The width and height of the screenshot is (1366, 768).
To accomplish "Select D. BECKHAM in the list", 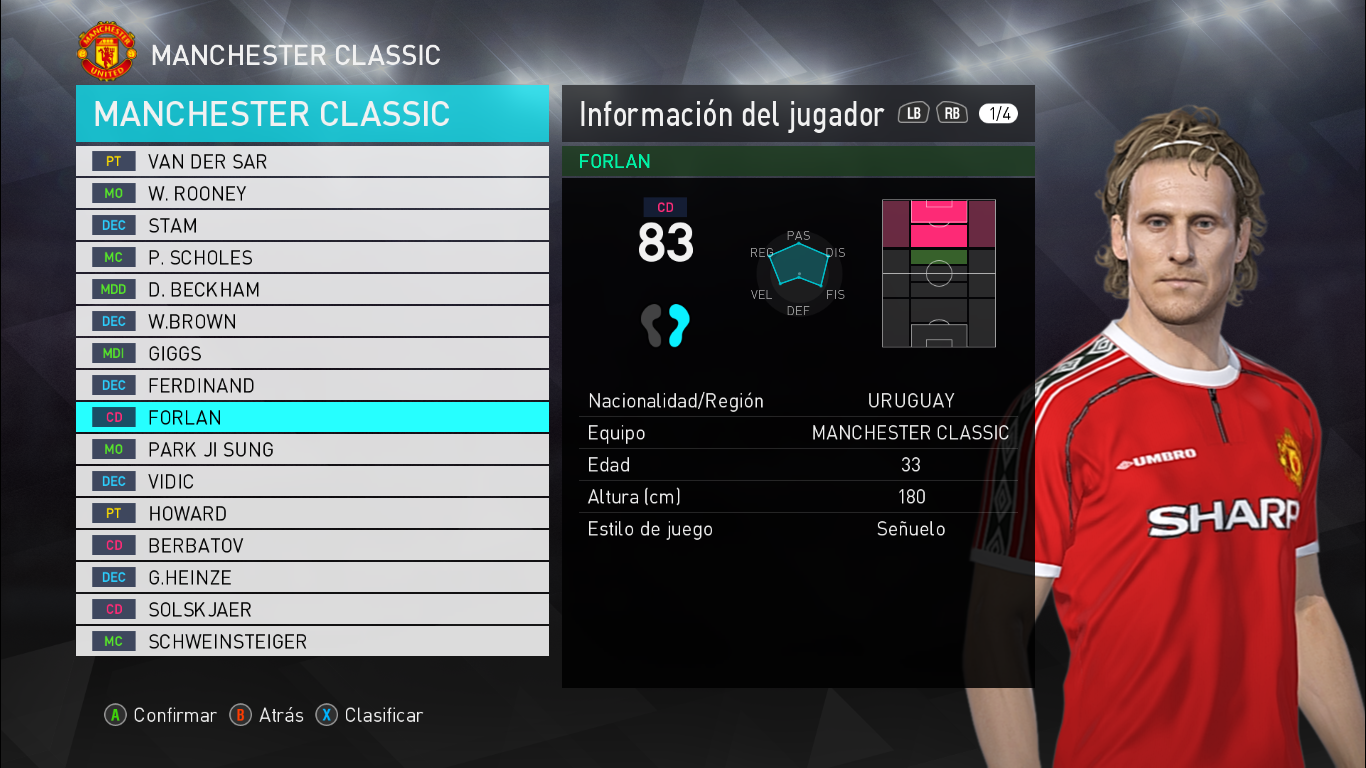I will (x=312, y=289).
